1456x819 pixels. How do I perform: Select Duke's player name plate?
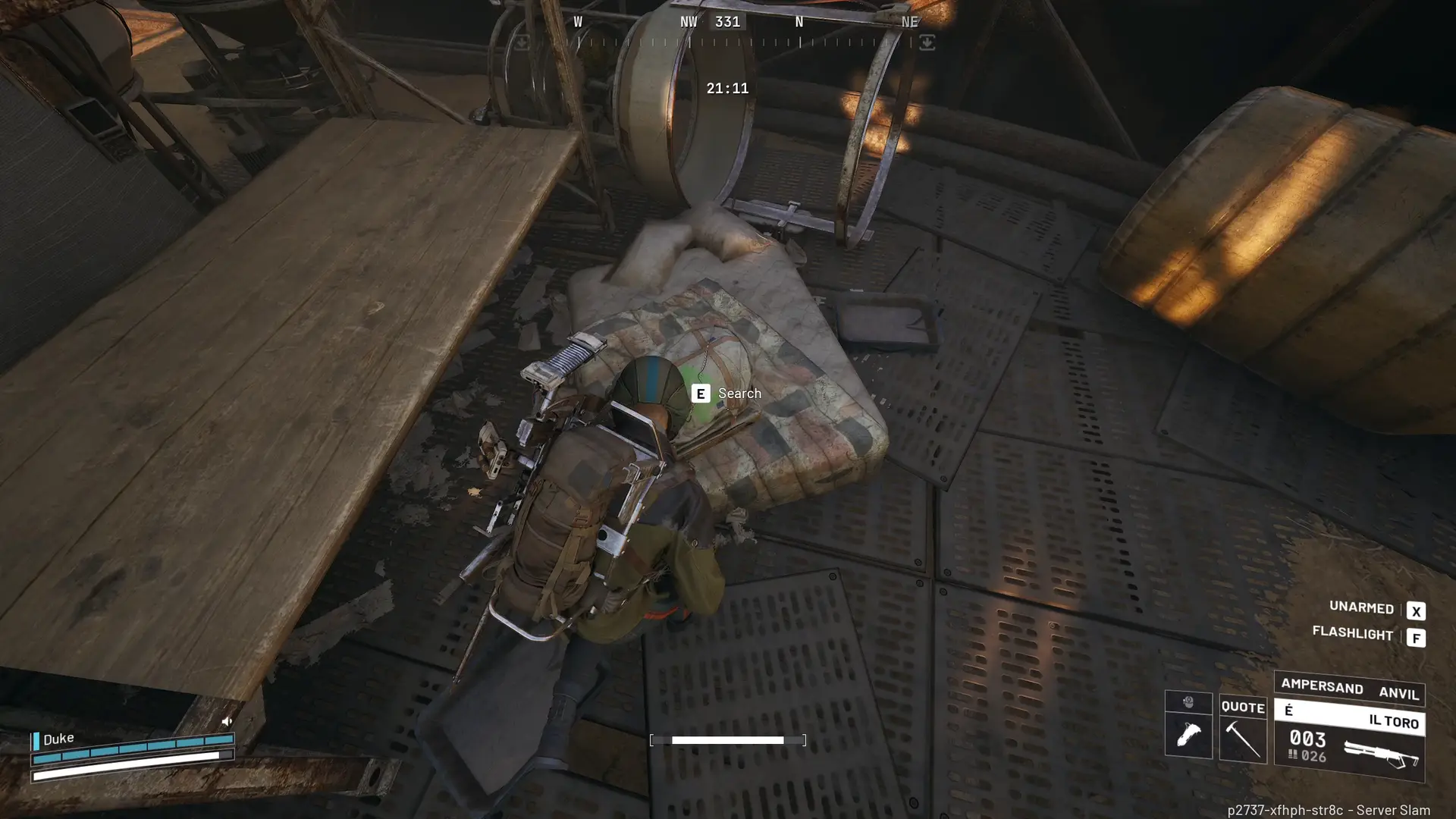coord(58,739)
